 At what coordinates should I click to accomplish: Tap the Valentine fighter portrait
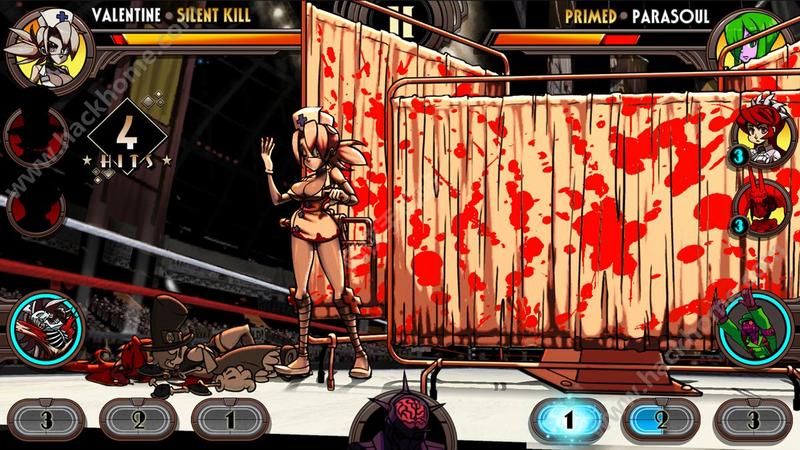(x=45, y=45)
